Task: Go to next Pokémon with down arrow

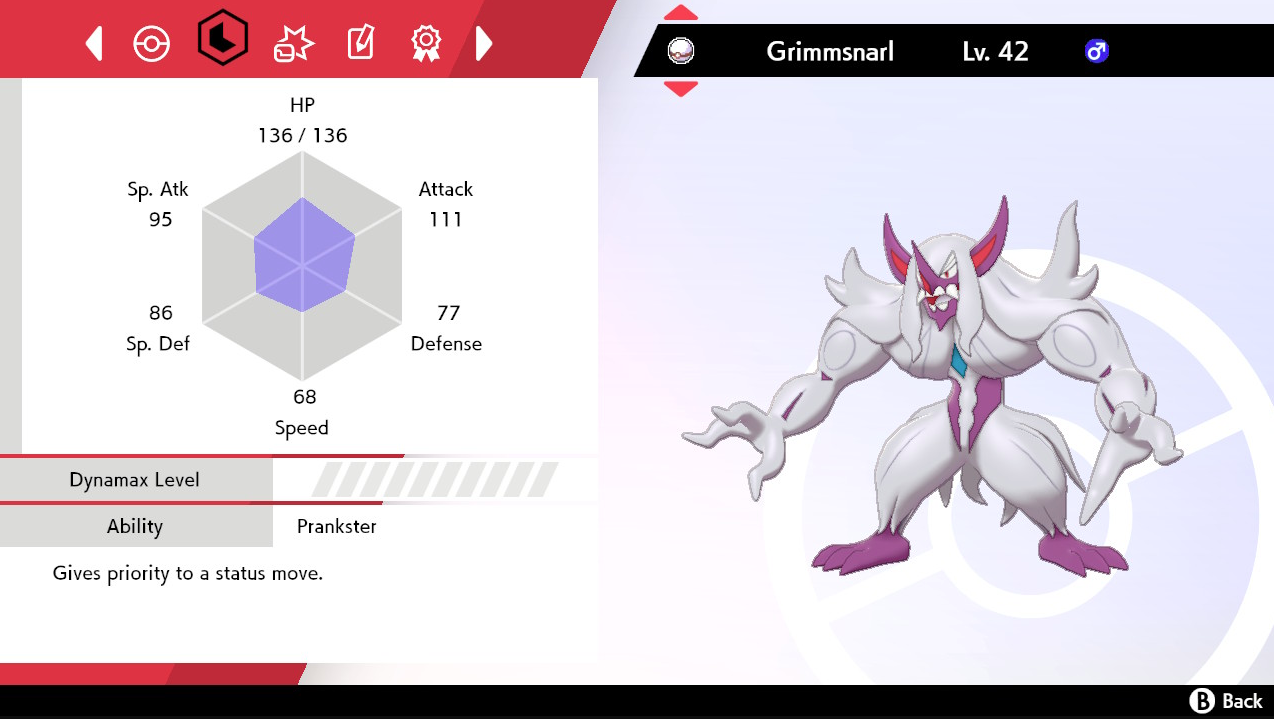Action: 681,89
